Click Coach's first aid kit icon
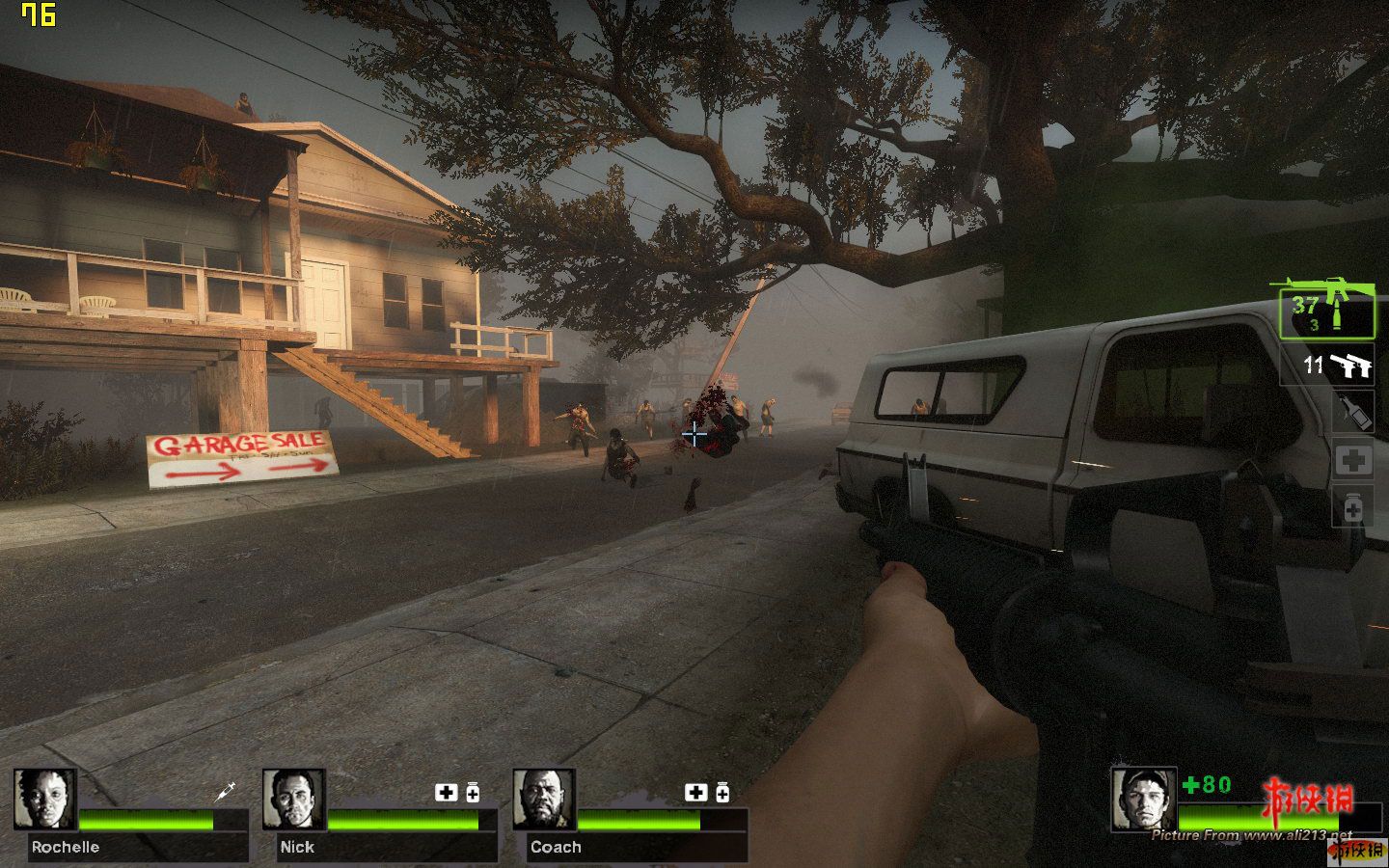1389x868 pixels. (x=695, y=793)
